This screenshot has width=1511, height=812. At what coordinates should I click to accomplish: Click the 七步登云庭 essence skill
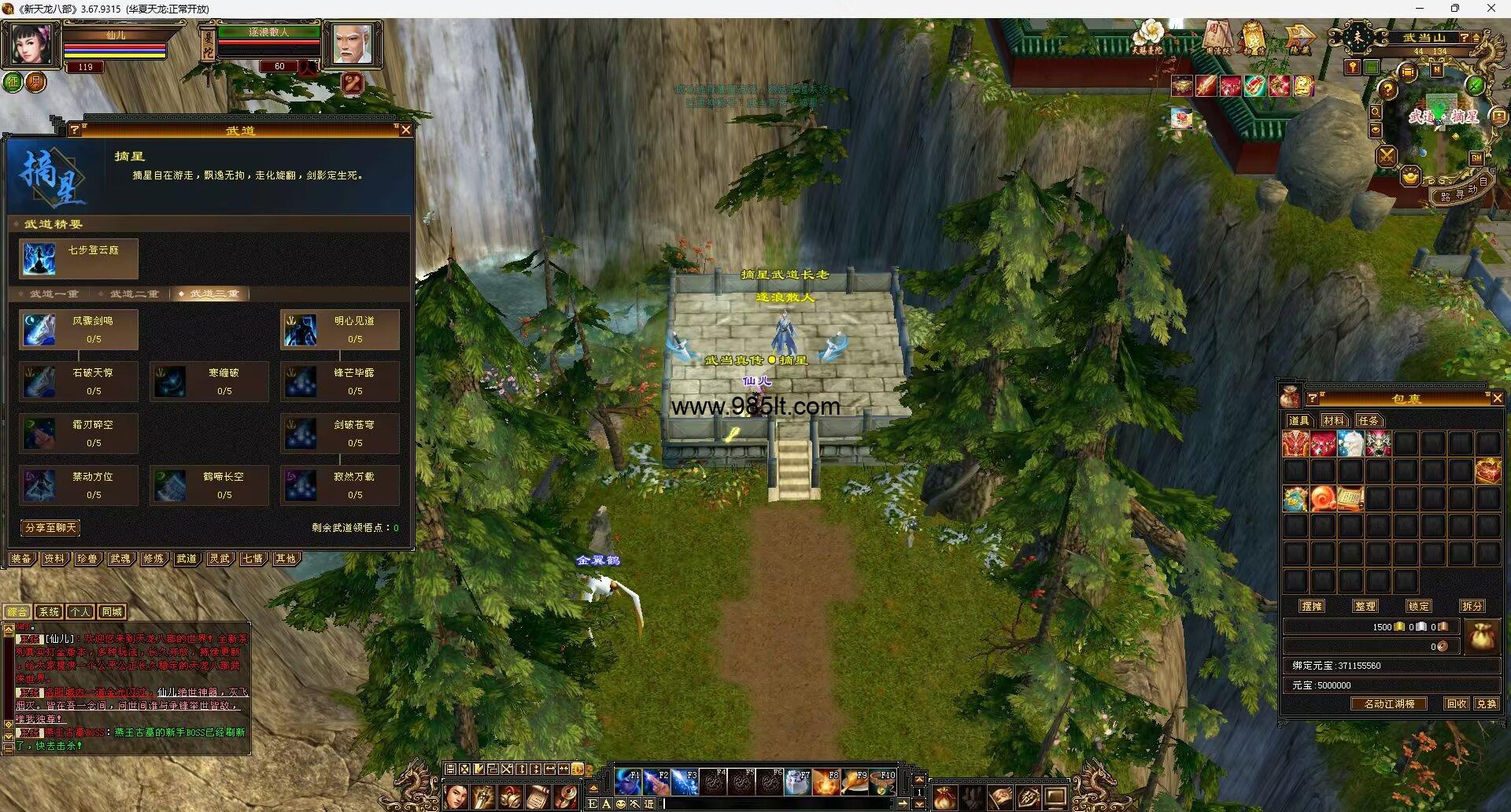point(79,259)
